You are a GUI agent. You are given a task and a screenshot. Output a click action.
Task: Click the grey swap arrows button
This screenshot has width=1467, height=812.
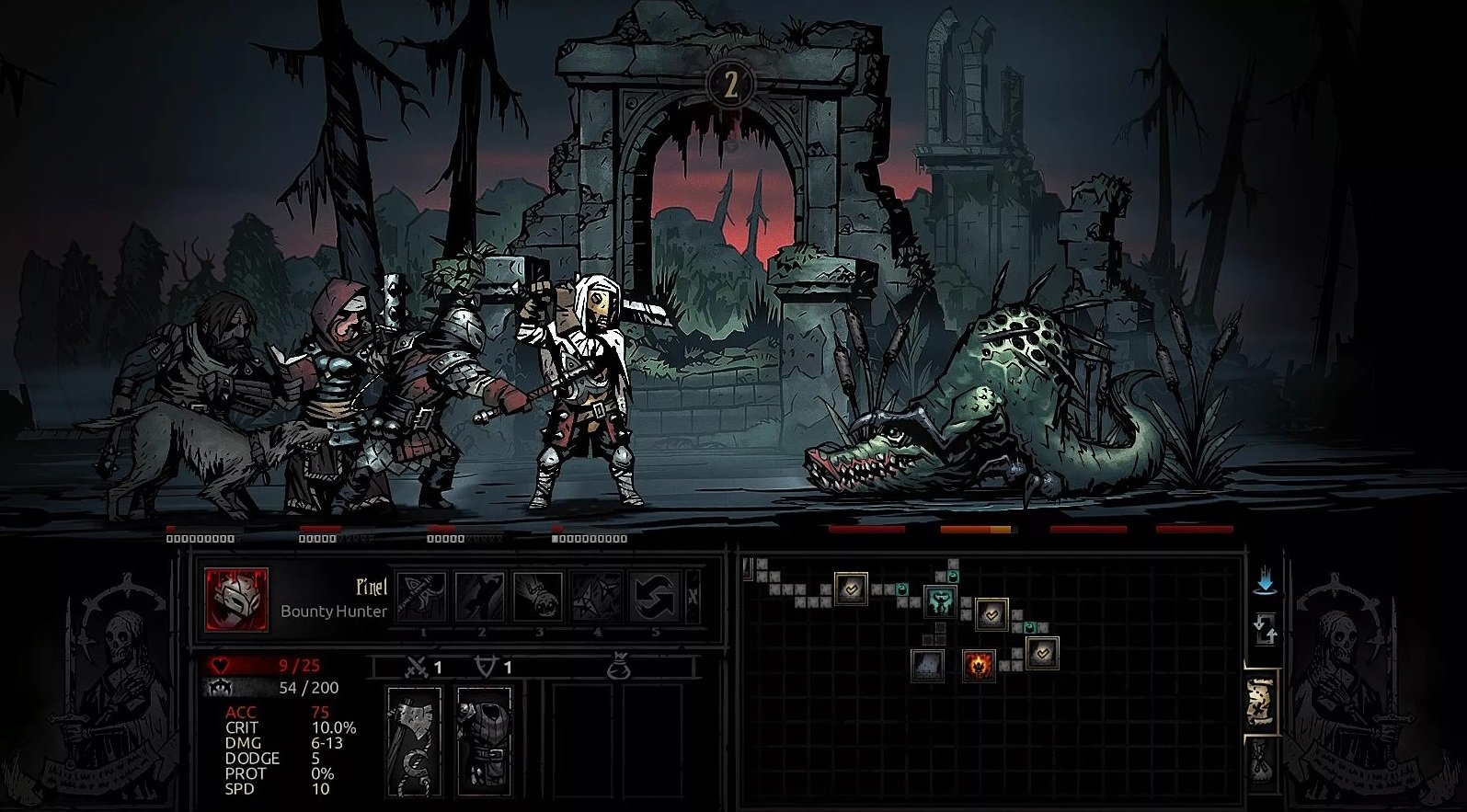(1265, 630)
